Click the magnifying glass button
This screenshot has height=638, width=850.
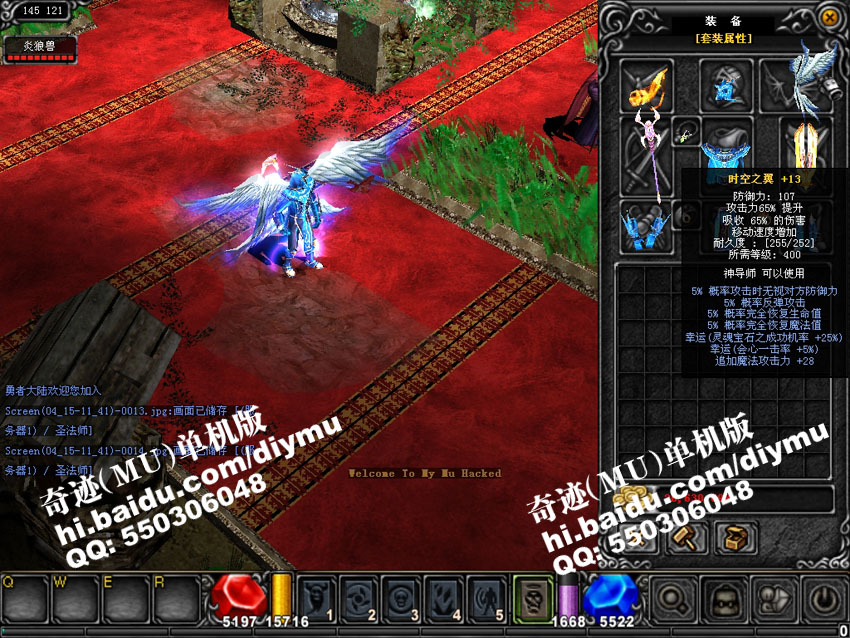(x=675, y=599)
